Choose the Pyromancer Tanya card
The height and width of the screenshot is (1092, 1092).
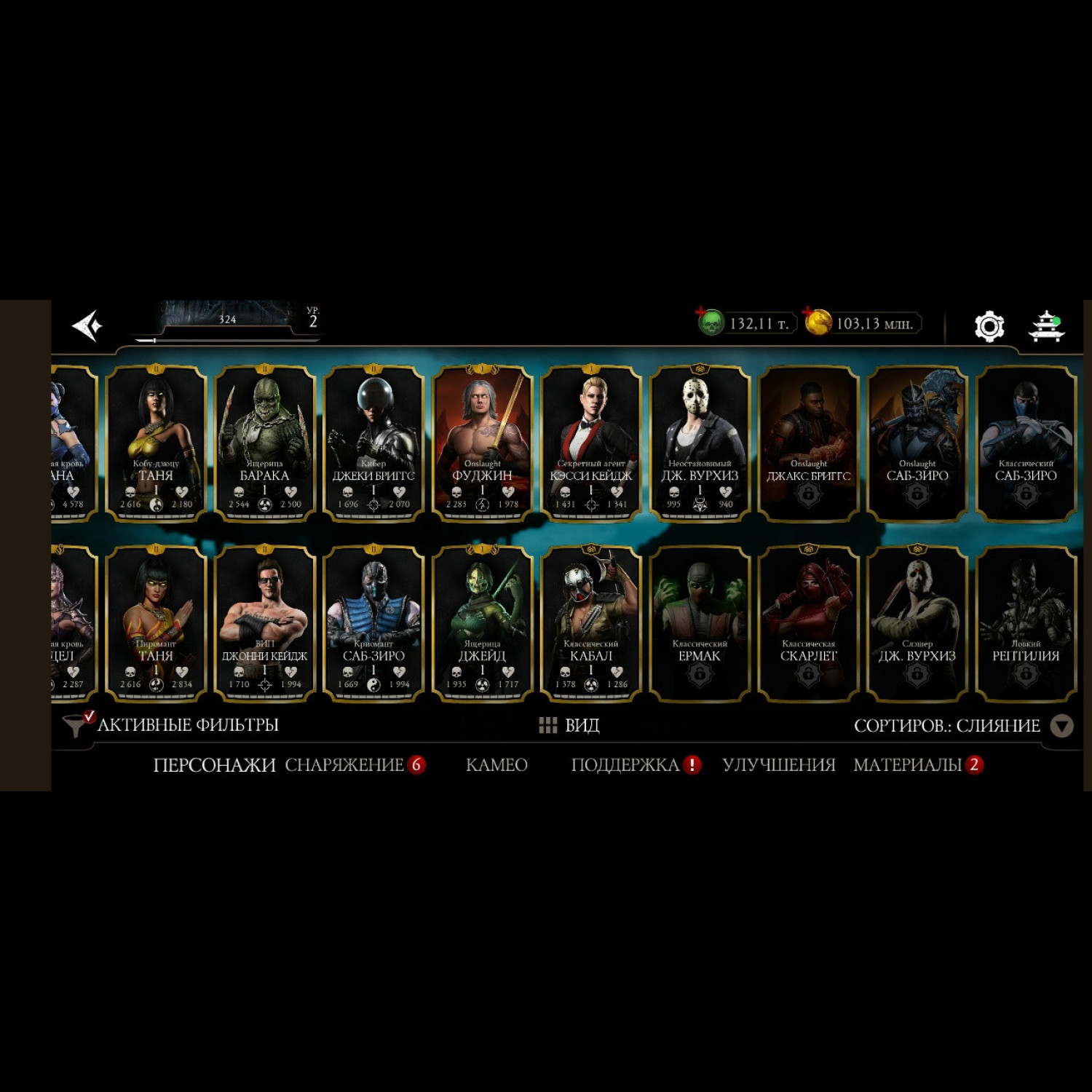coord(156,623)
